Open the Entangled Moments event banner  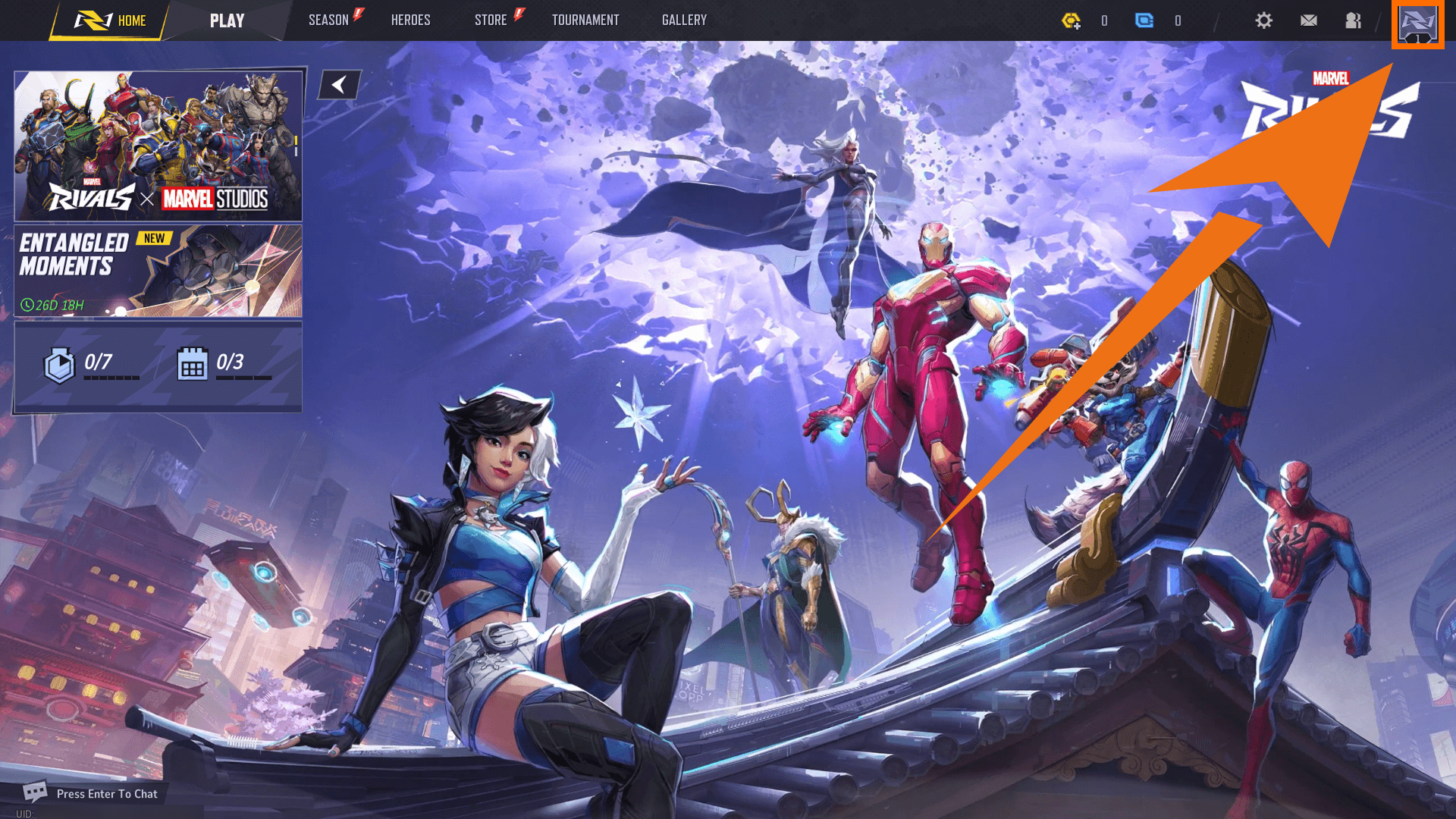[158, 271]
